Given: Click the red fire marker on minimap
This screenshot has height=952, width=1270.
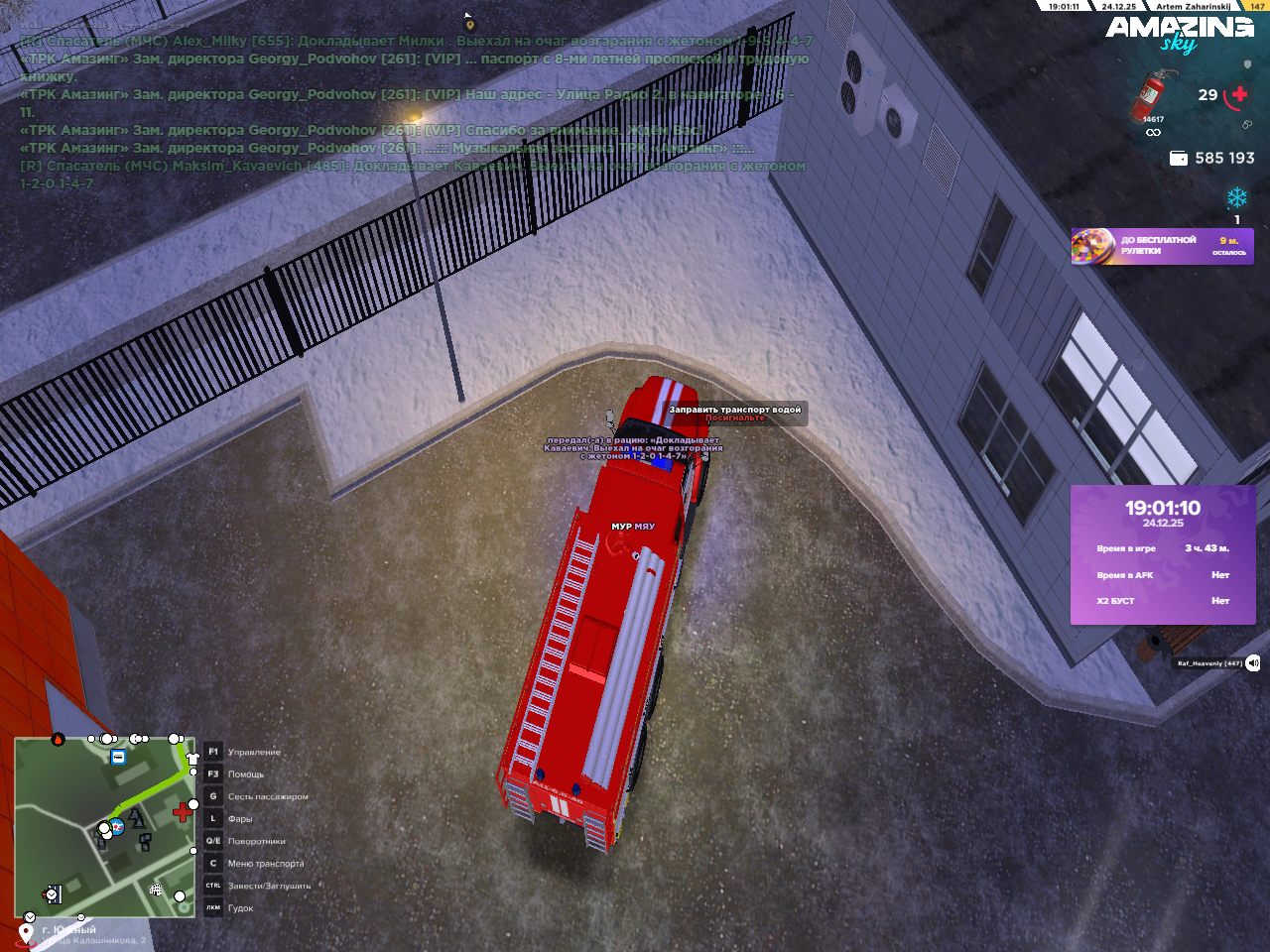Looking at the screenshot, I should [x=58, y=739].
